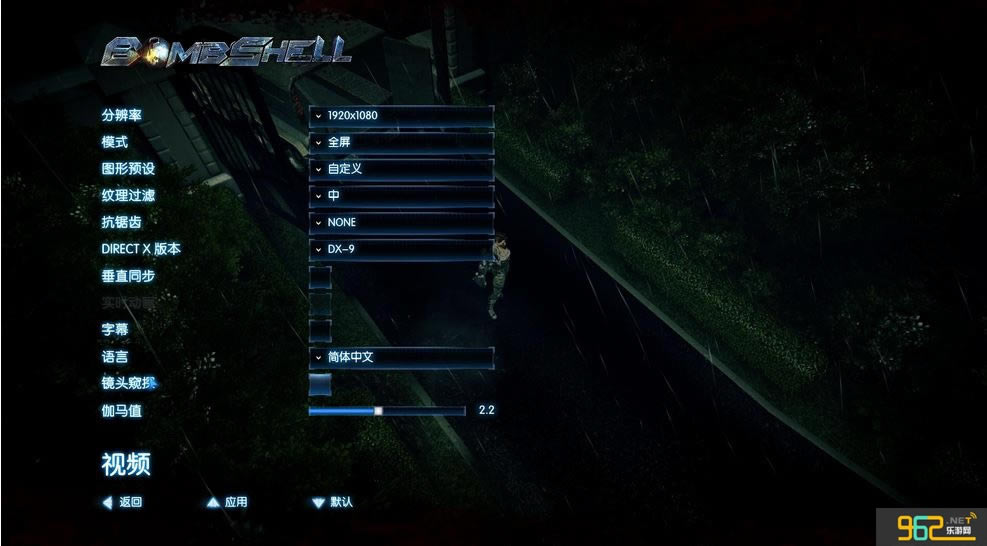Screen dimensions: 987x546
Task: Toggle the 镜头窥探 camera checkbox
Action: point(320,383)
